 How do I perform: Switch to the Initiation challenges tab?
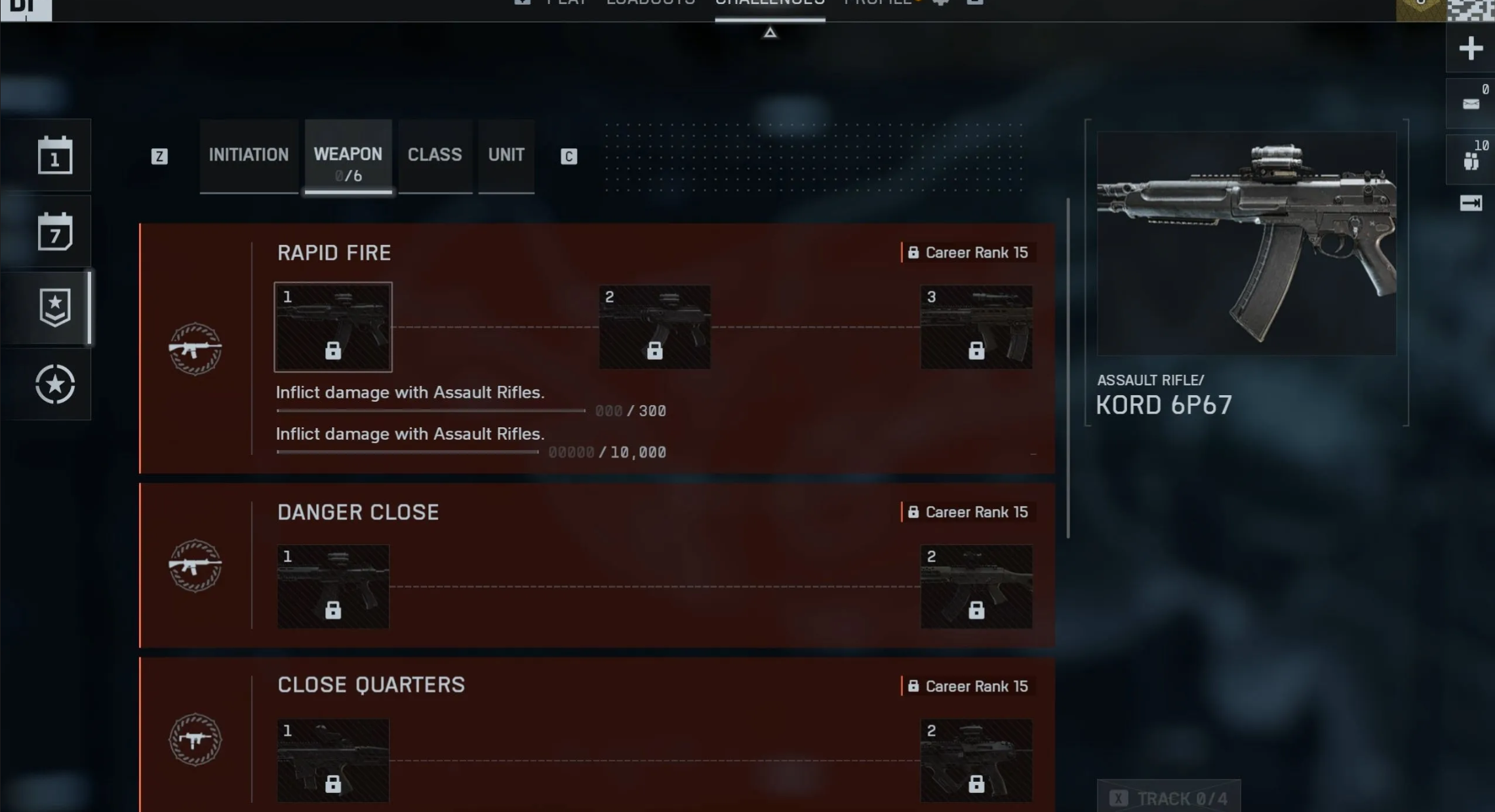click(249, 155)
